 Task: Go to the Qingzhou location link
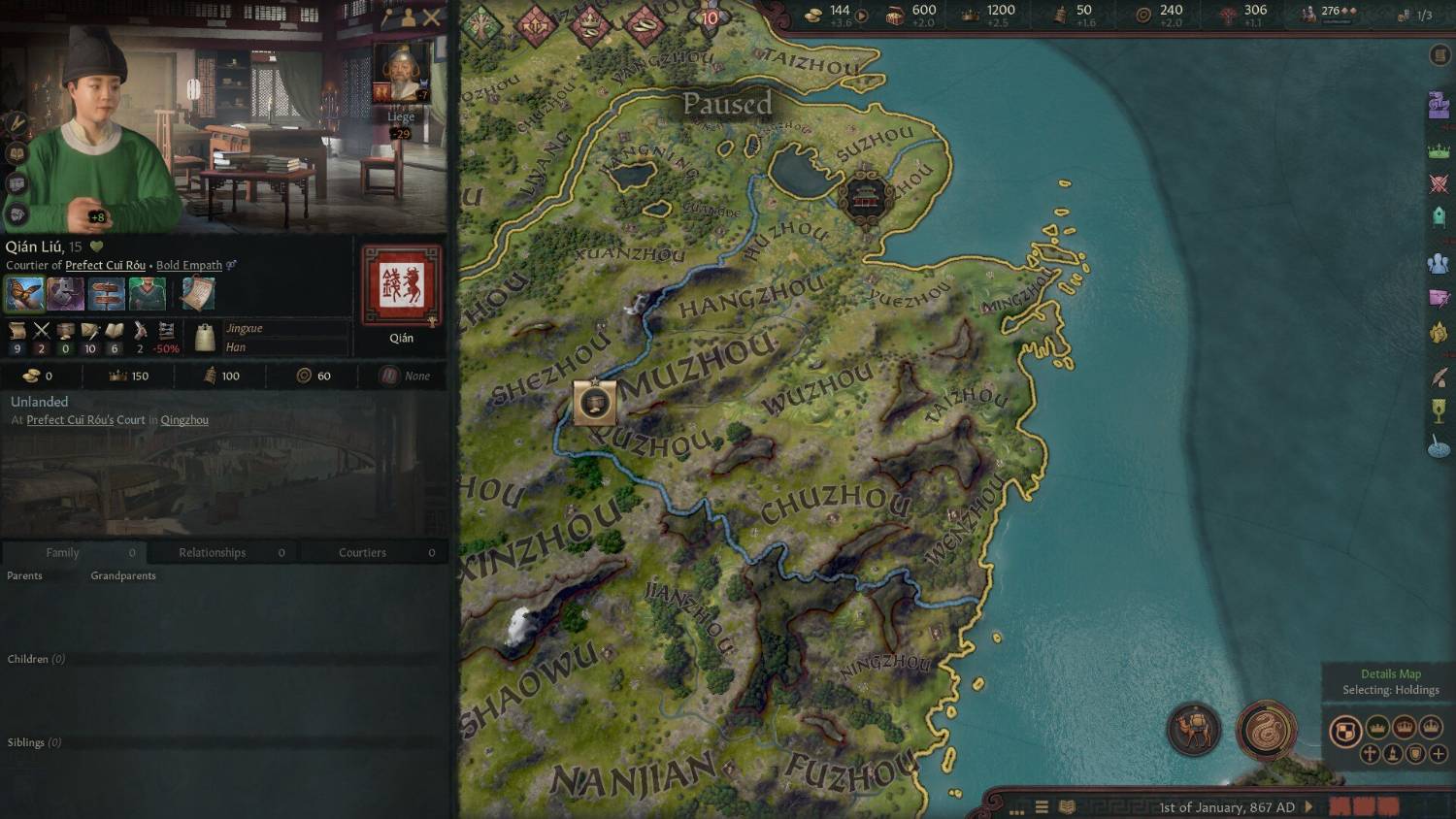[x=184, y=420]
